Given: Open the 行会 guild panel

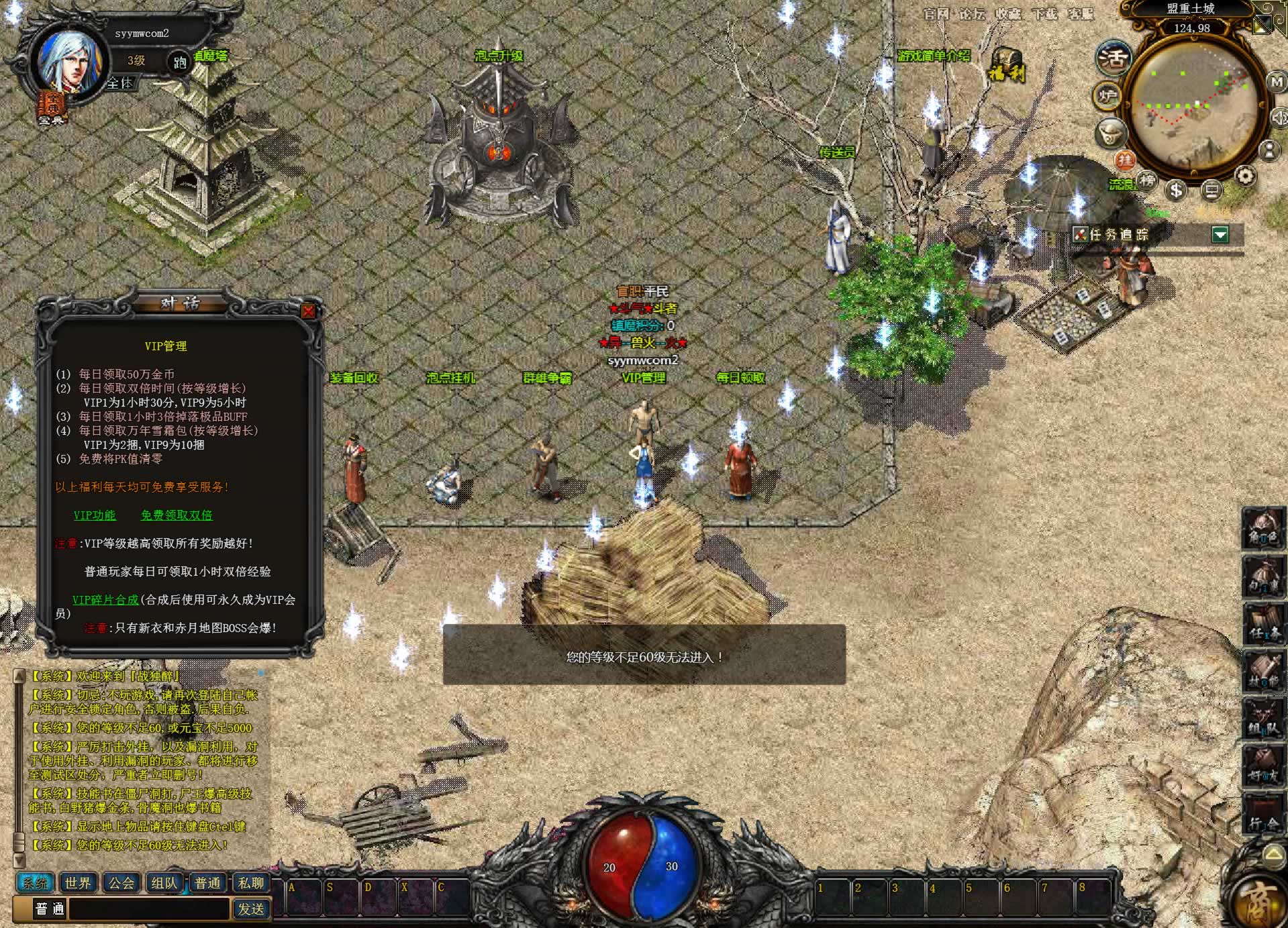Looking at the screenshot, I should click(1263, 816).
